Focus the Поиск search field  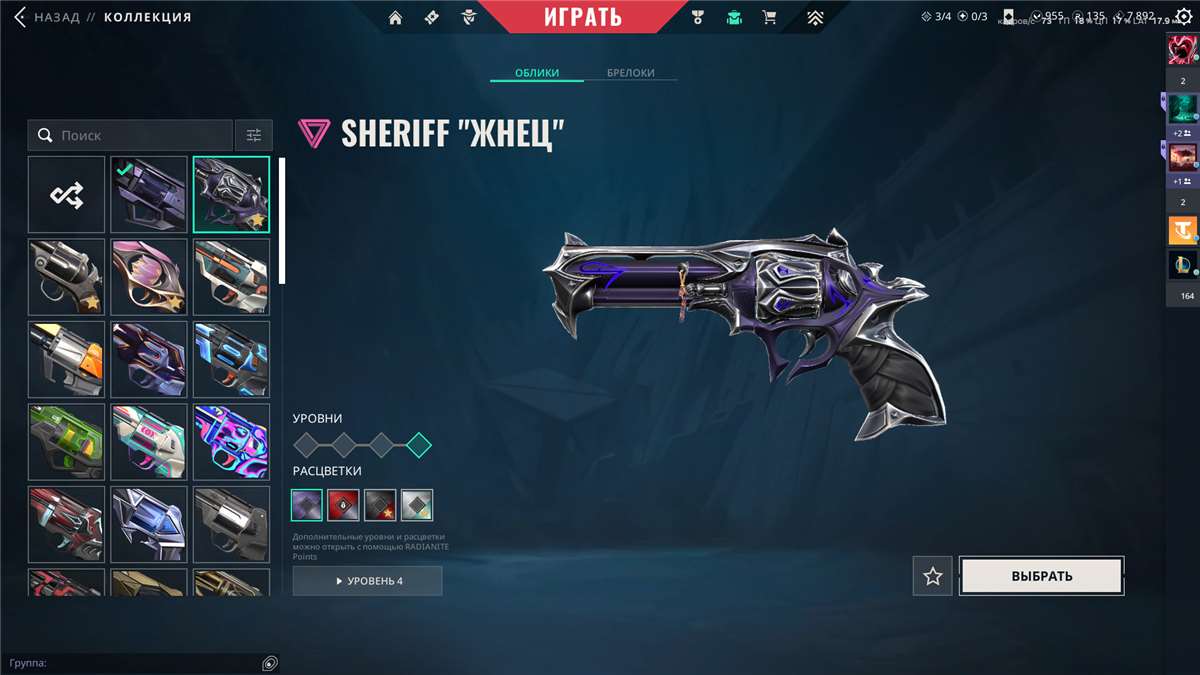140,135
